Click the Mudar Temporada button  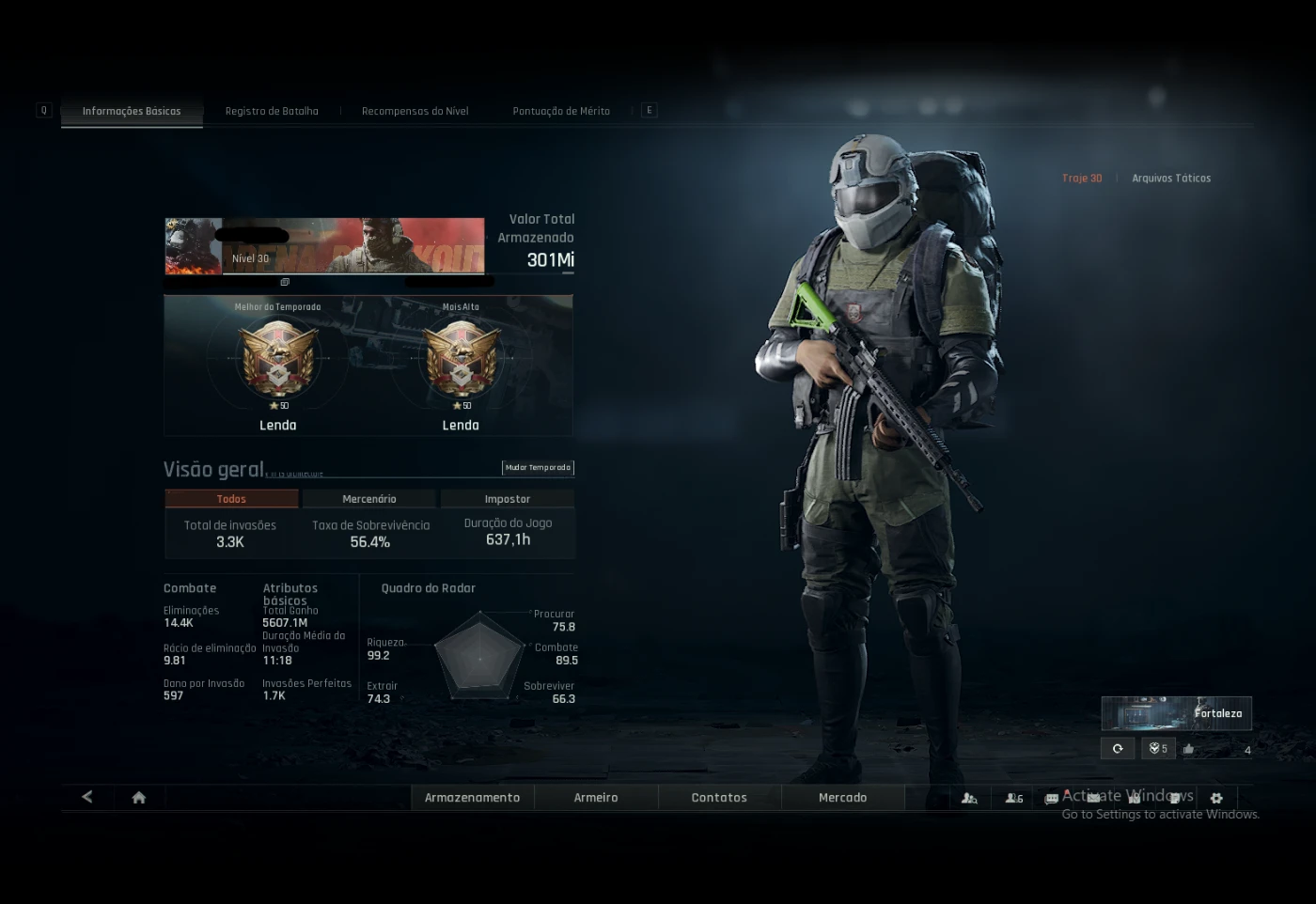tap(538, 467)
